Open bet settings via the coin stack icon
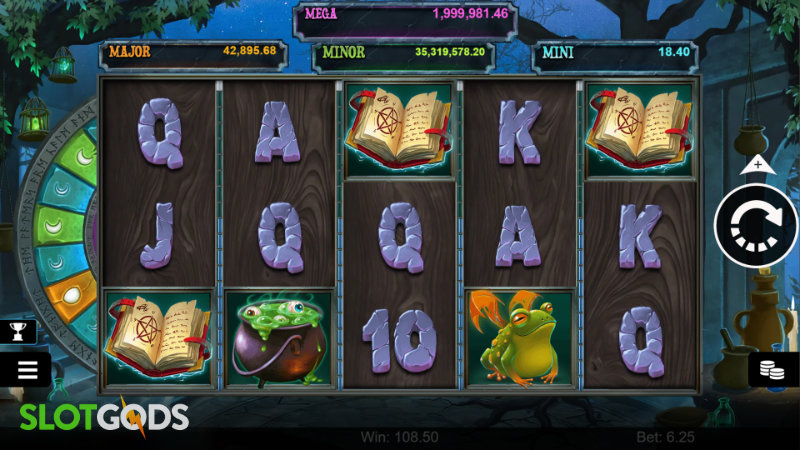 [774, 369]
